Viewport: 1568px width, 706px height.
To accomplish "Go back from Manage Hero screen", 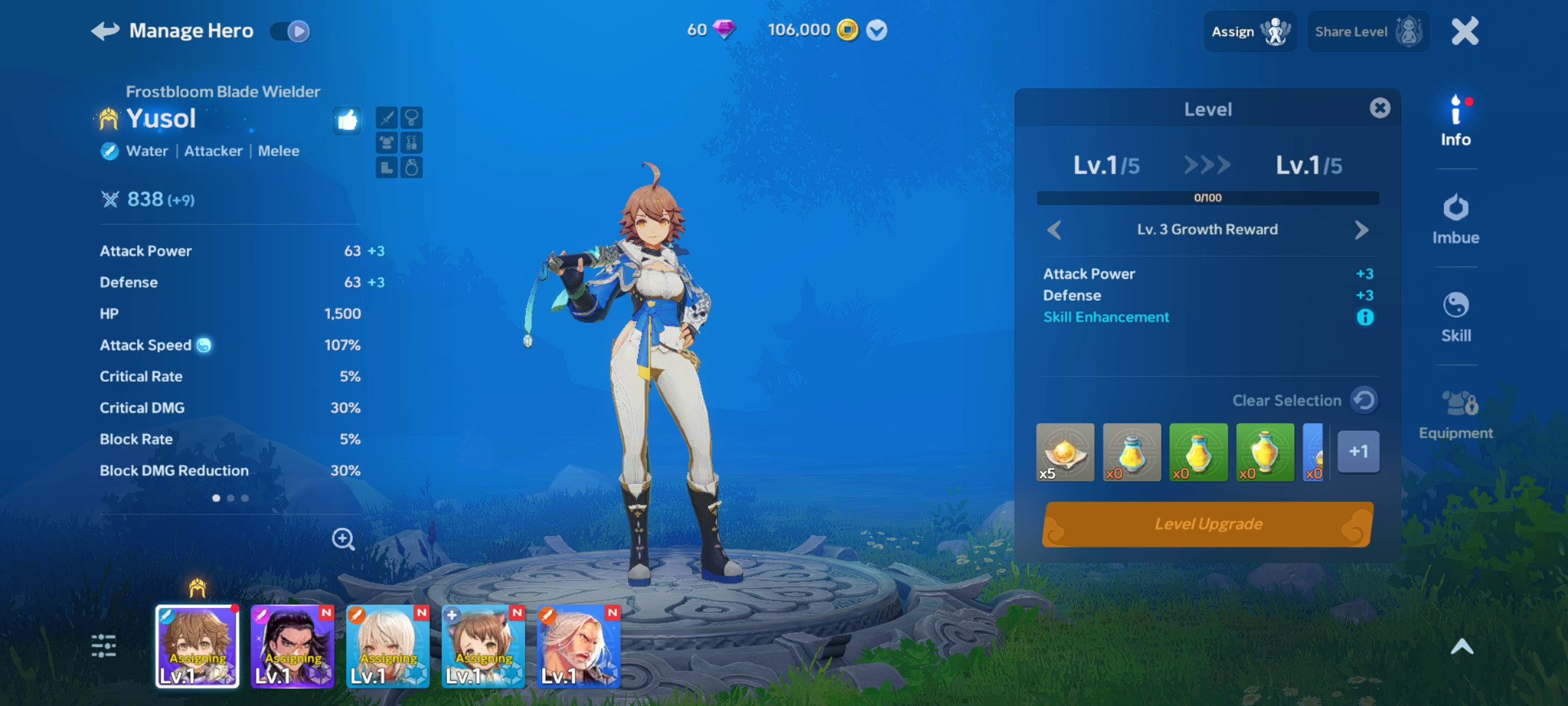I will tap(105, 31).
